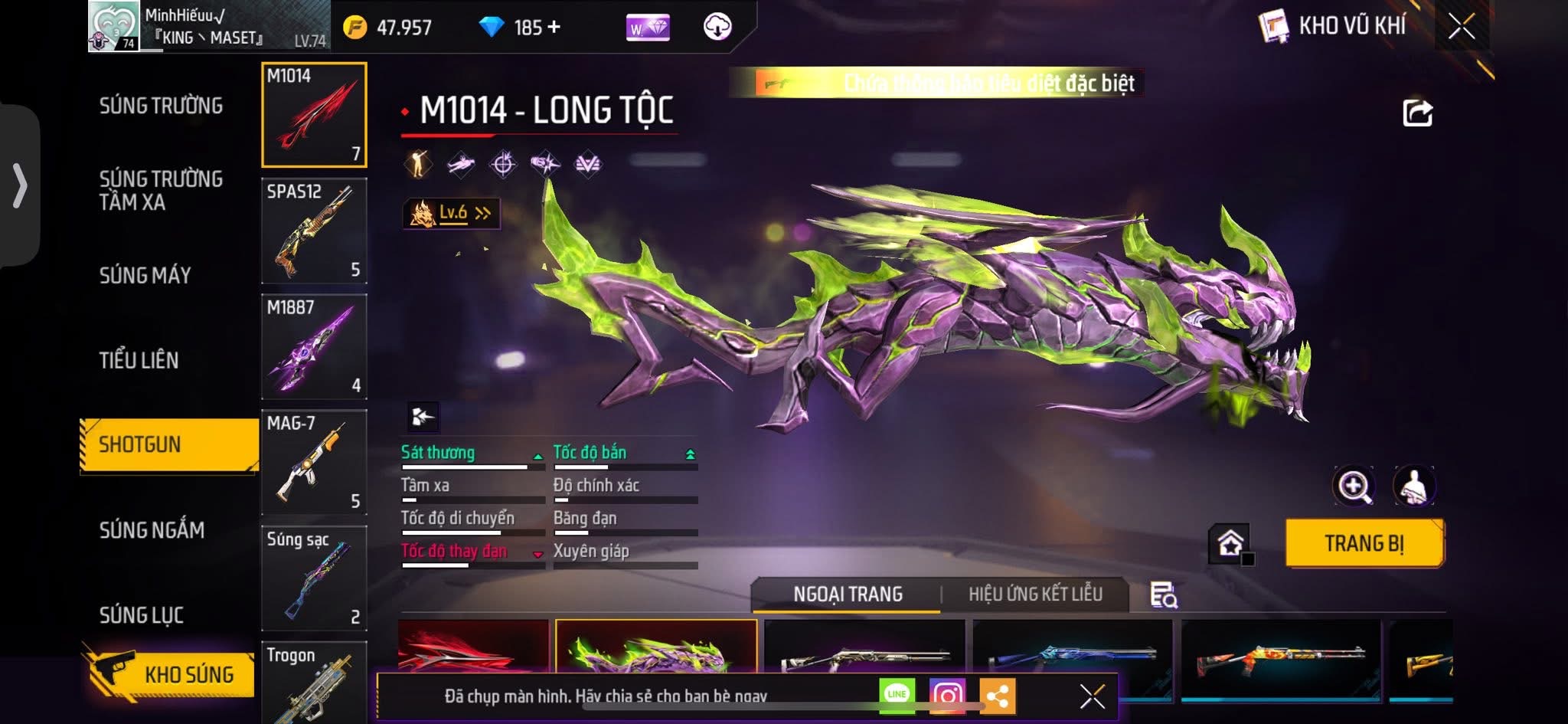Open the SÚNG MÁY weapon category
Image resolution: width=1568 pixels, height=724 pixels.
pos(145,275)
